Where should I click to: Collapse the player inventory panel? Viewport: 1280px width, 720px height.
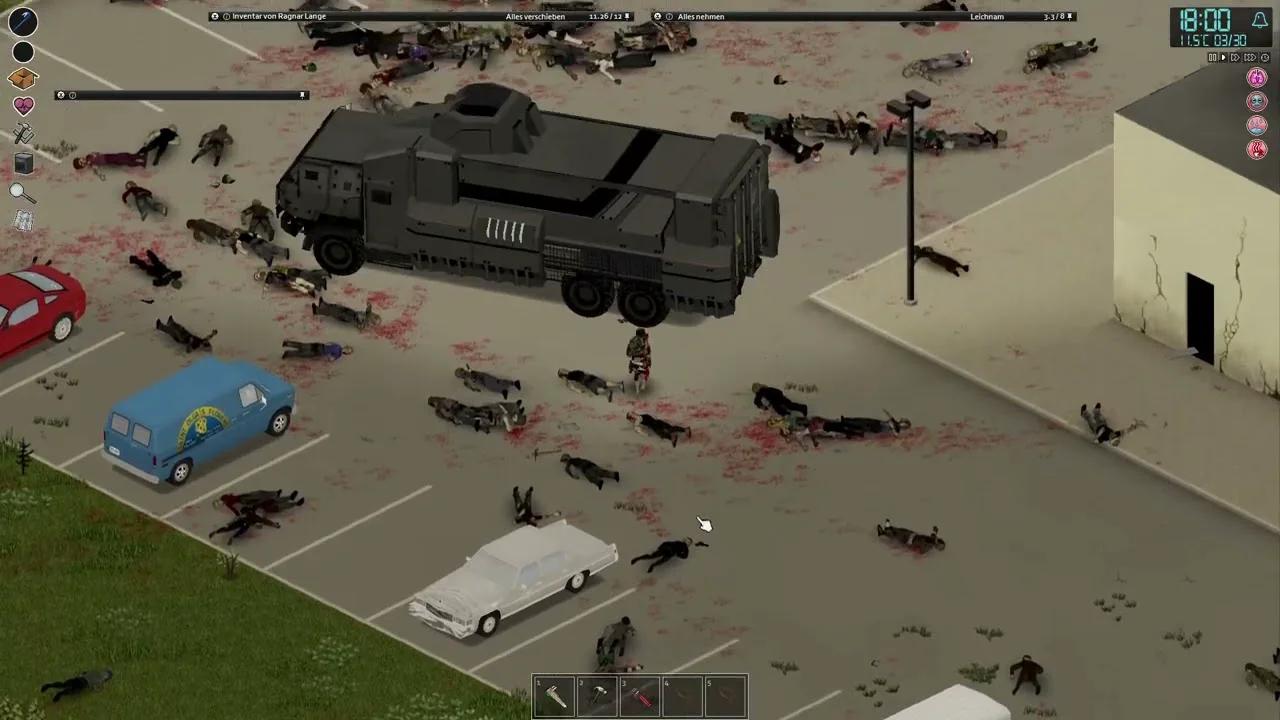(214, 16)
